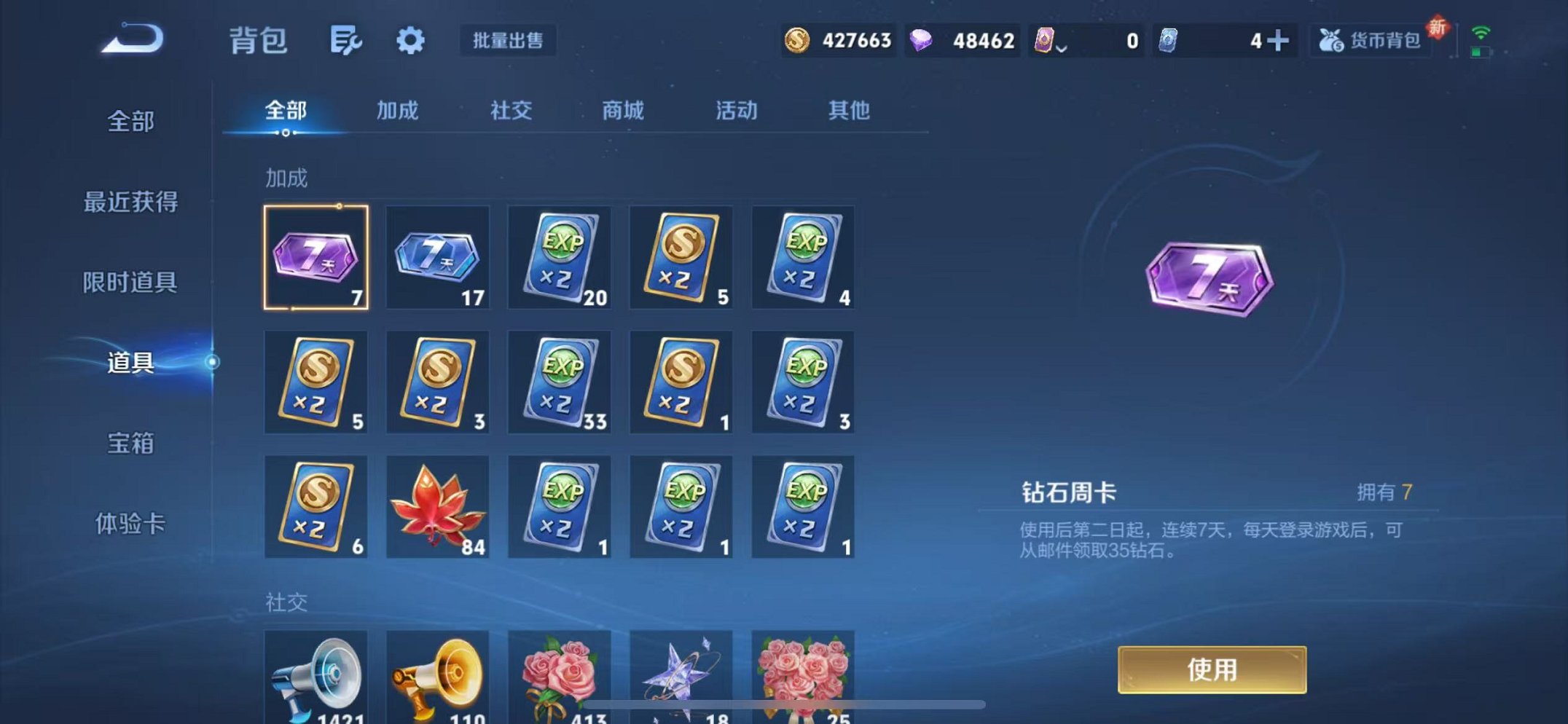Select the purple 7天 diamond weekly card
1568x724 pixels.
316,256
